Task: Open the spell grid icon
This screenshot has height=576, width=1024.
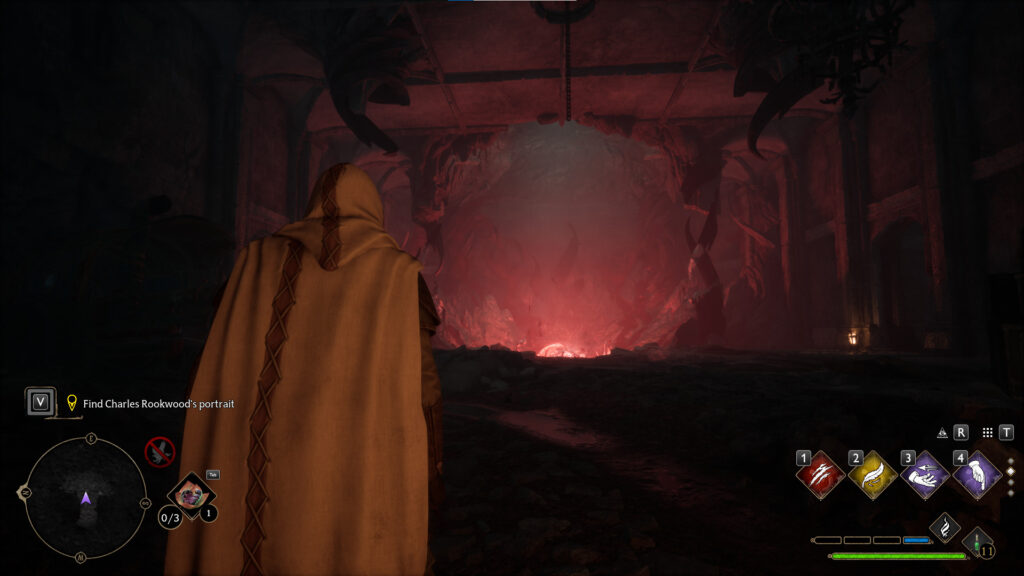Action: coord(987,432)
